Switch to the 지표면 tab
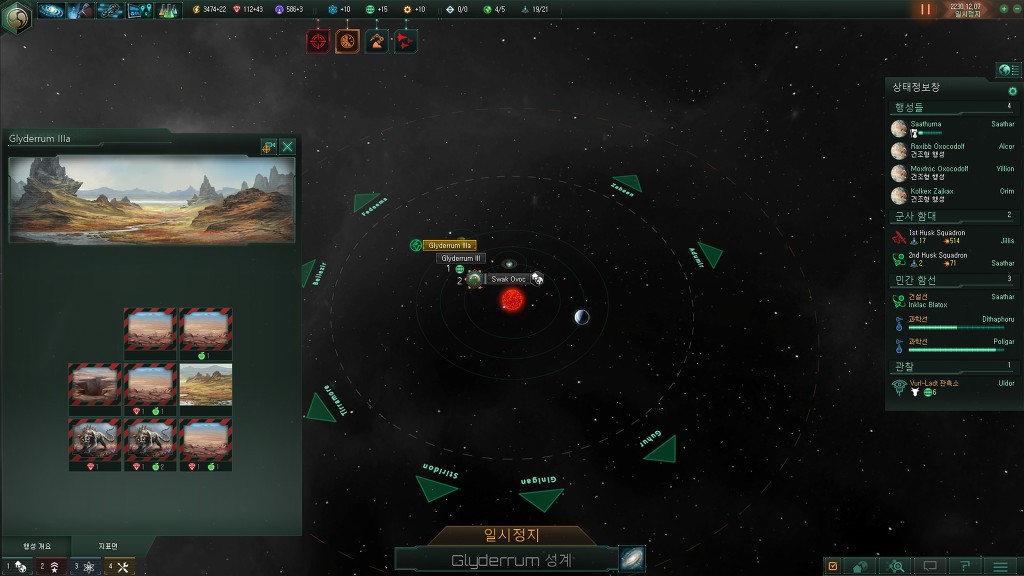 click(107, 546)
